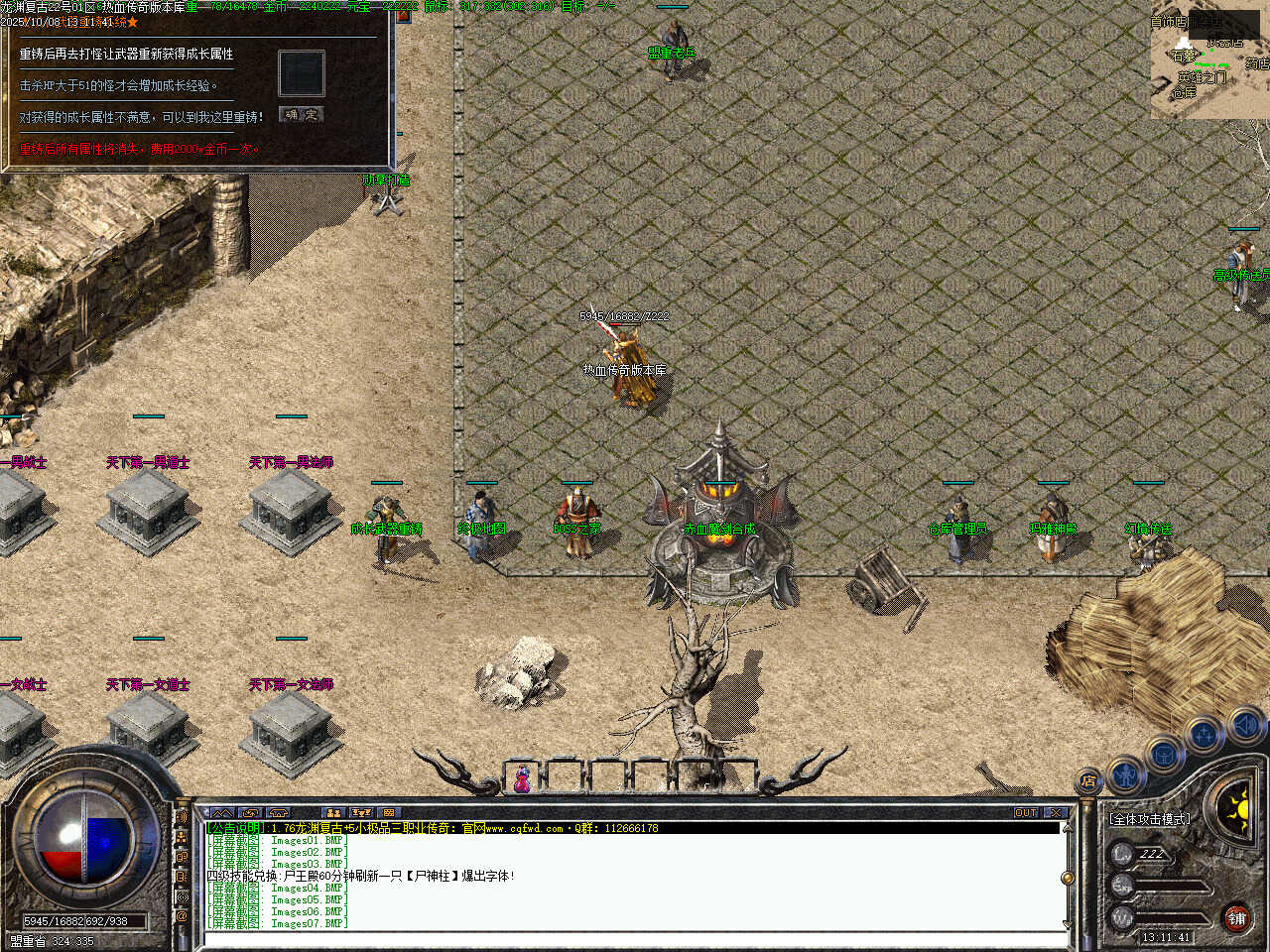This screenshot has width=1270, height=952.
Task: Close the game with the X button
Action: tap(1056, 812)
